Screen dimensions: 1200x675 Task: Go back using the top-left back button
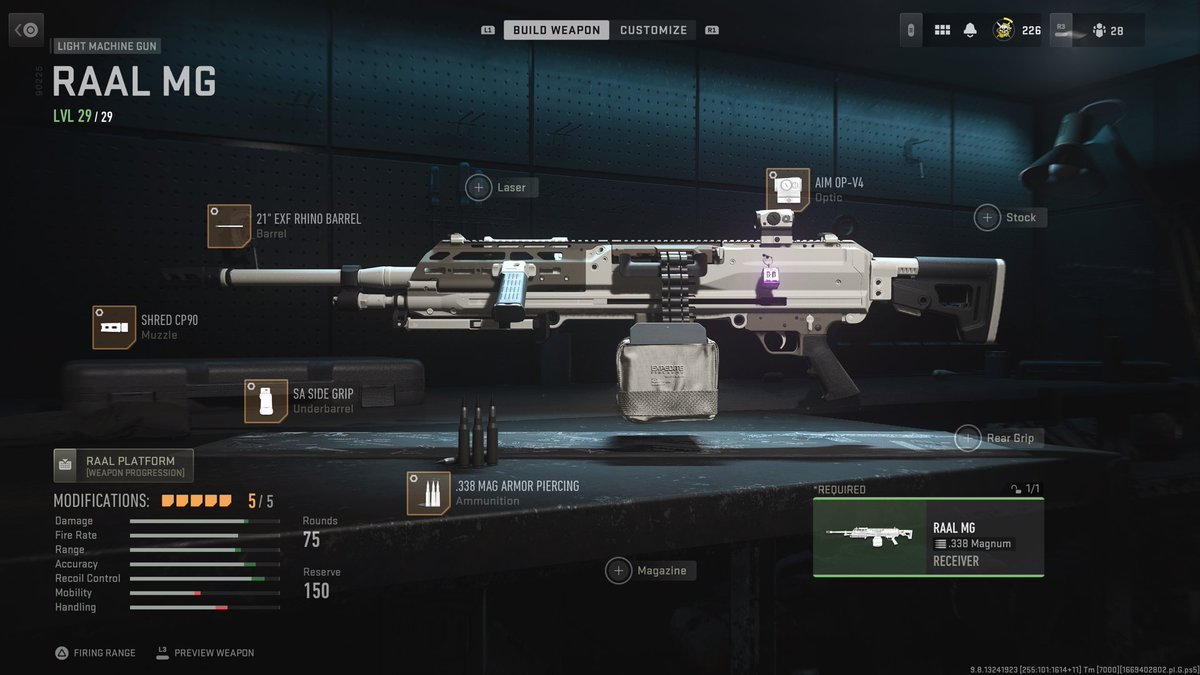[27, 30]
